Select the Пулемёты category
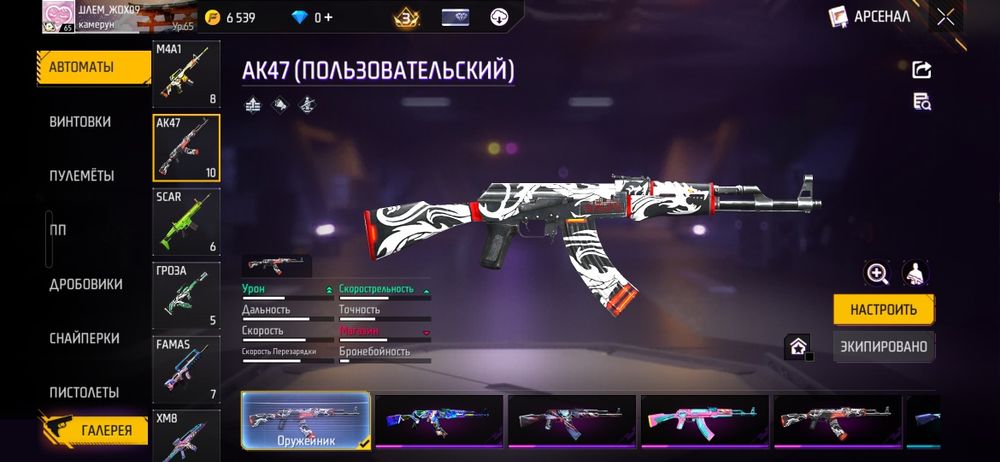1000x462 pixels. (82, 176)
